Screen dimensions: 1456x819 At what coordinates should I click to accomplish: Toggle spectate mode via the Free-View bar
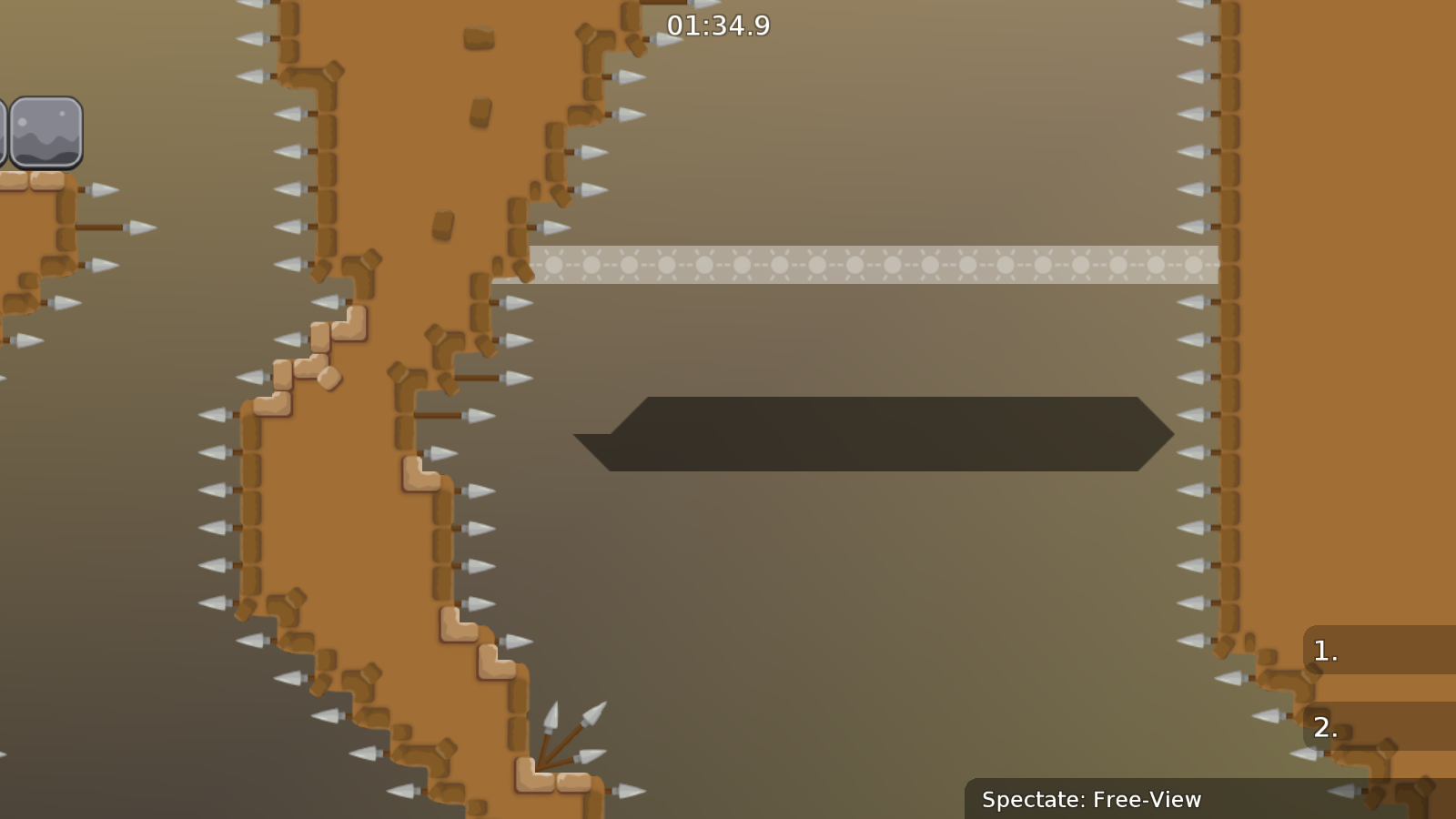1092,801
